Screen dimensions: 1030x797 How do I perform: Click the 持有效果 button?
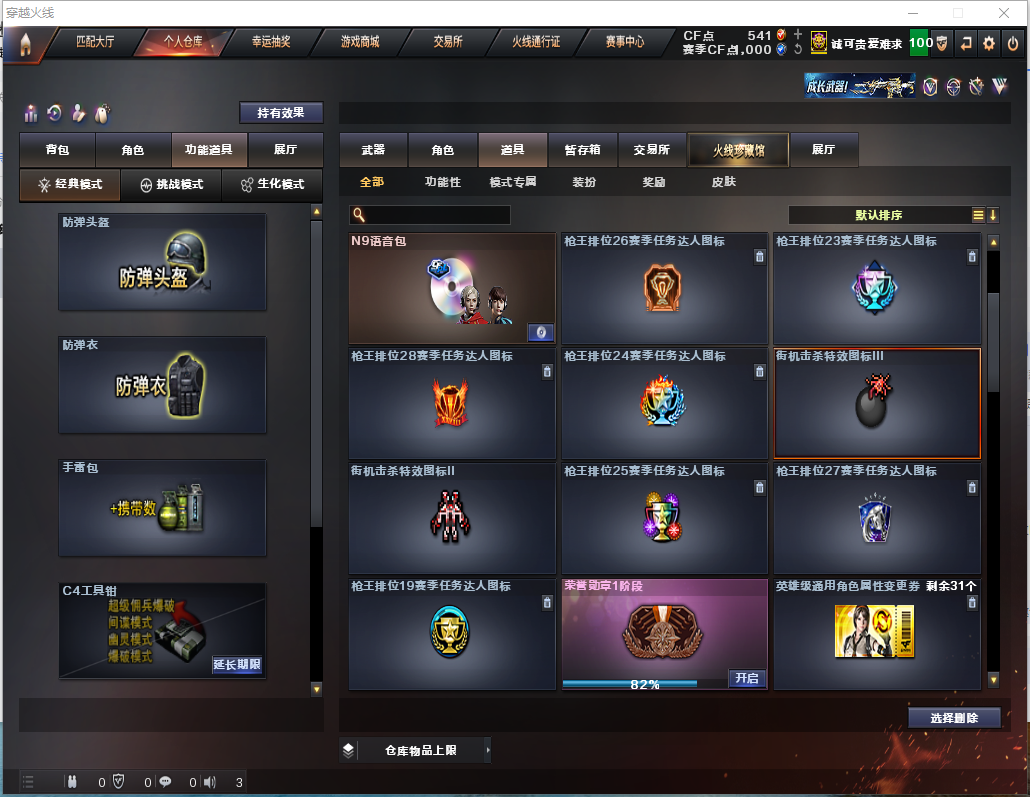[281, 113]
